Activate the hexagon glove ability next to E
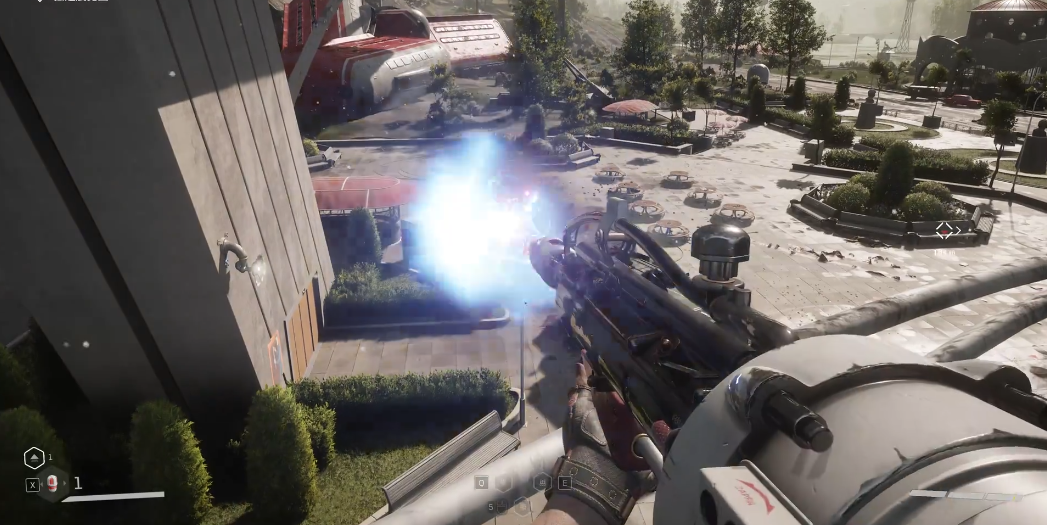The height and width of the screenshot is (525, 1047). [x=543, y=482]
